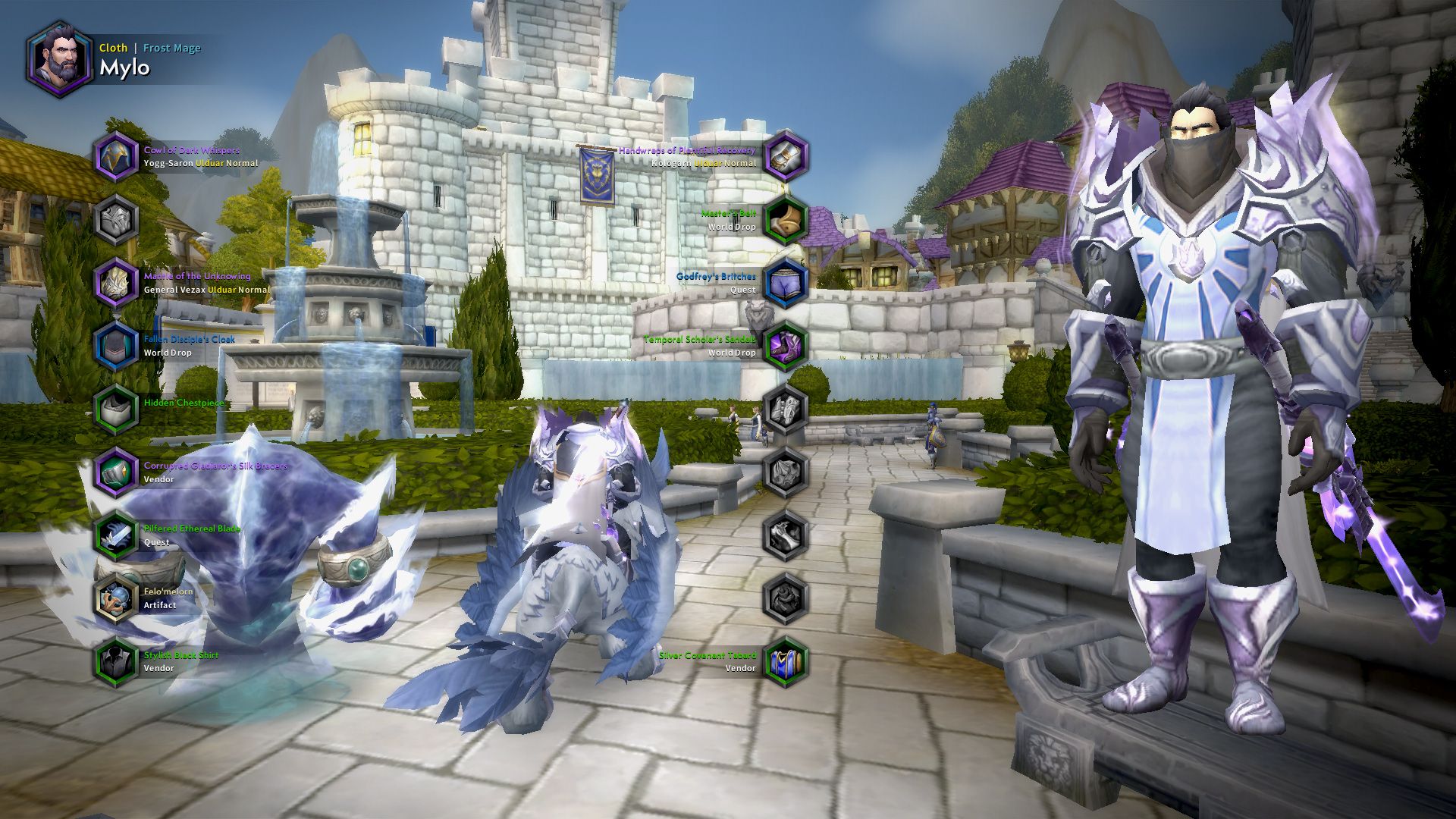Select the empty neck slot below the cowl
Screen dimensions: 1456x819
tap(115, 219)
